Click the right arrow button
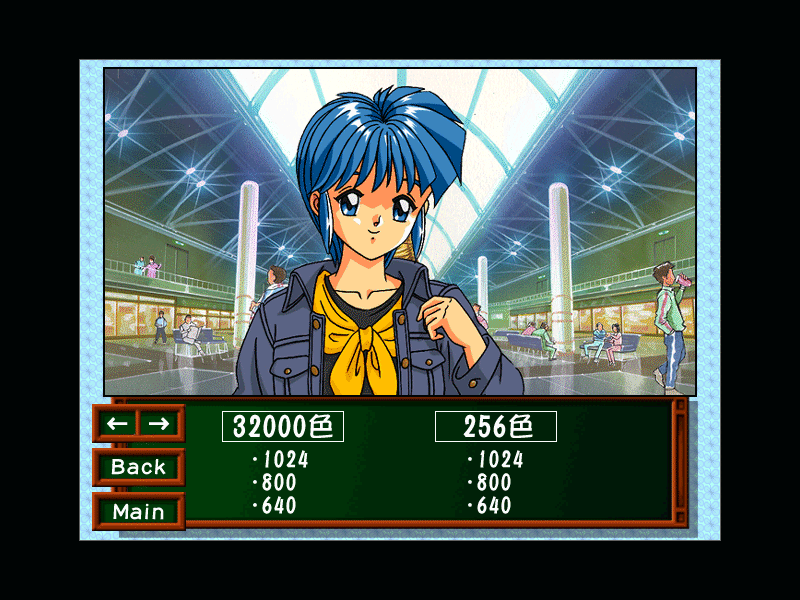800x600 pixels. [160, 423]
